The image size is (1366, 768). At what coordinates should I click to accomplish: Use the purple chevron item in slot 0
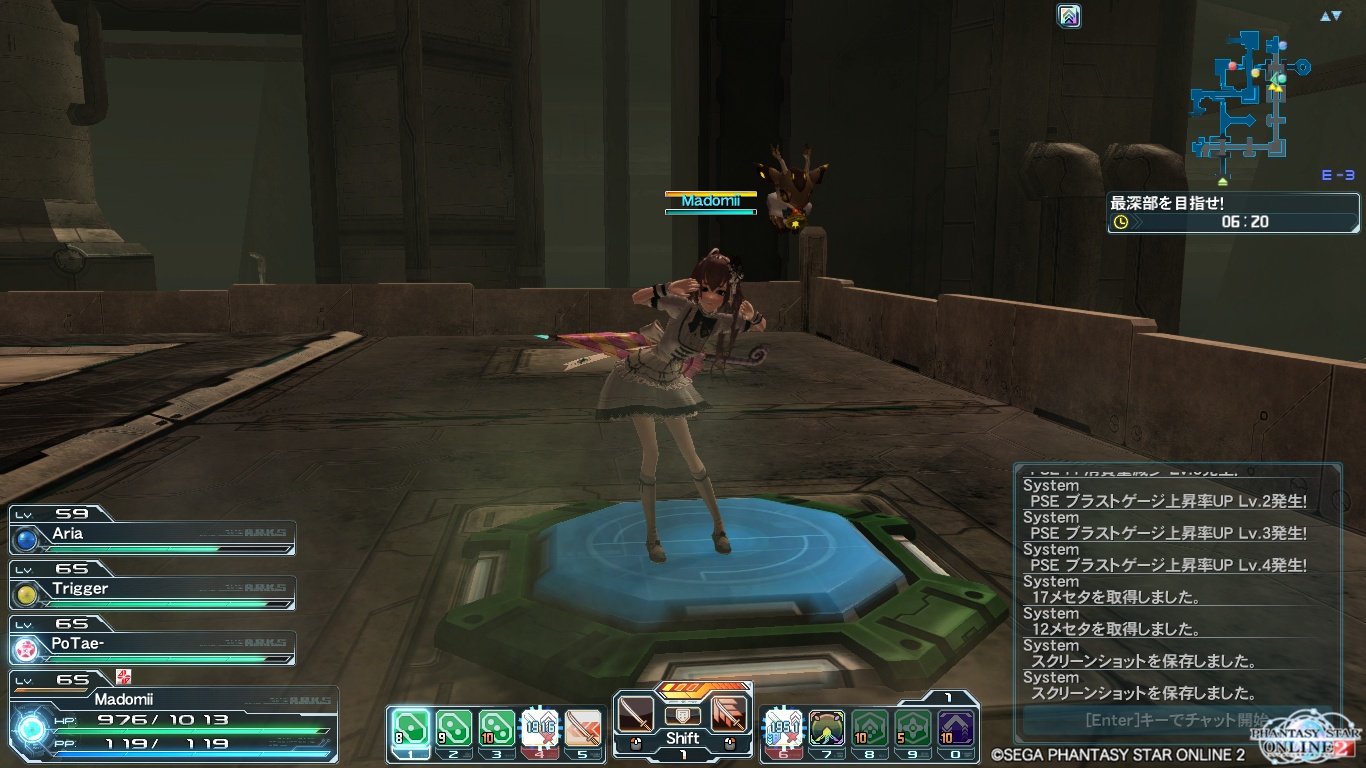(x=956, y=728)
